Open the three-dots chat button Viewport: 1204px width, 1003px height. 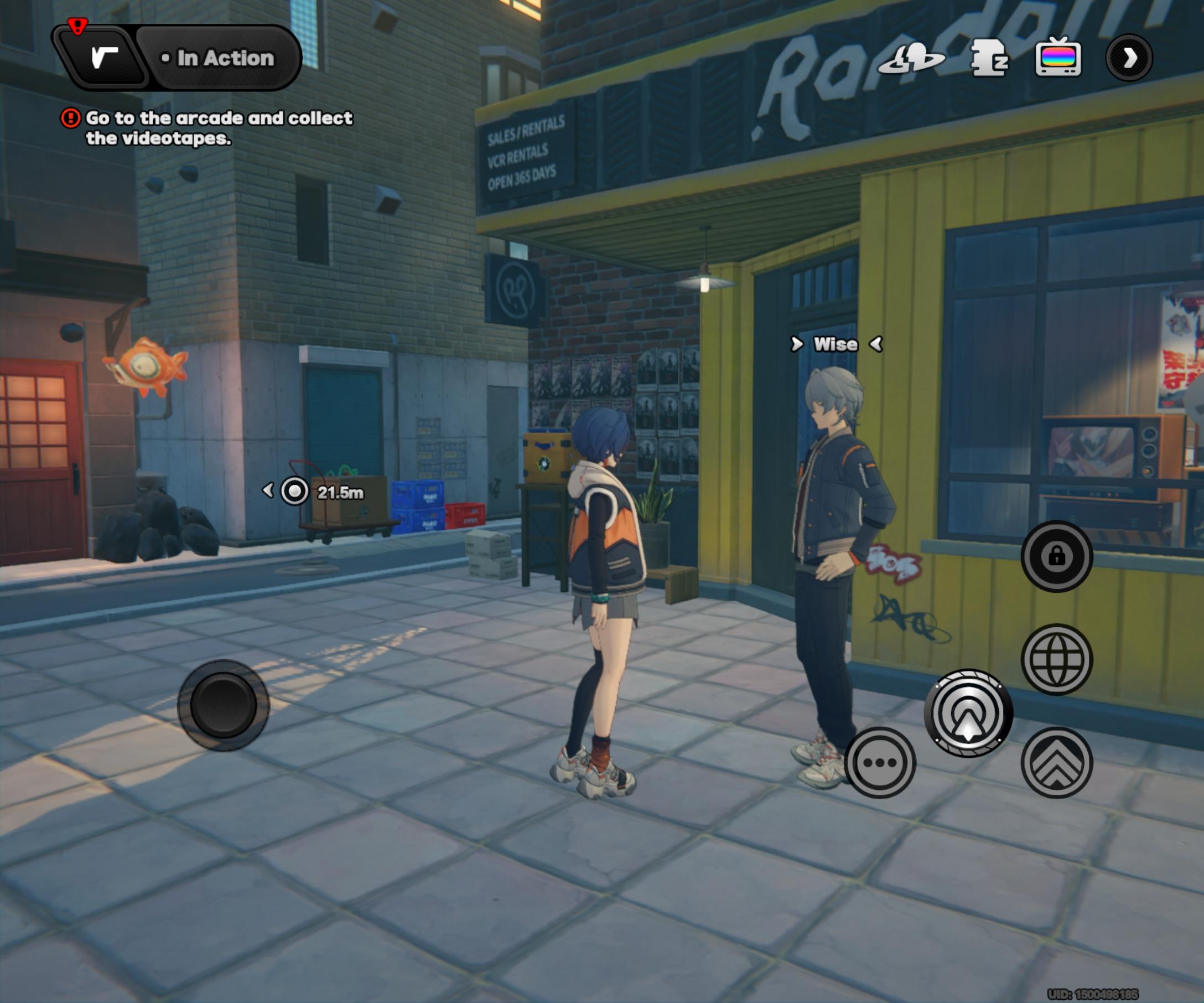coord(880,762)
